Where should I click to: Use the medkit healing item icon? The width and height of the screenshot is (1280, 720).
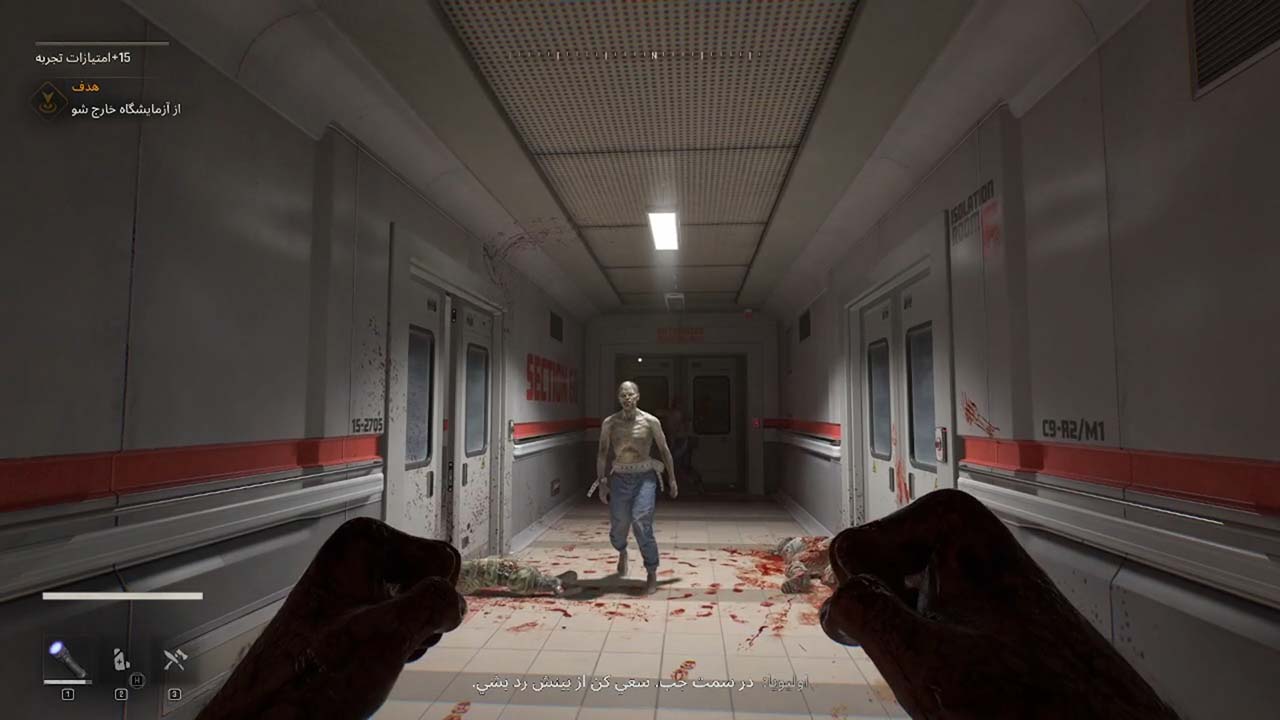[121, 660]
